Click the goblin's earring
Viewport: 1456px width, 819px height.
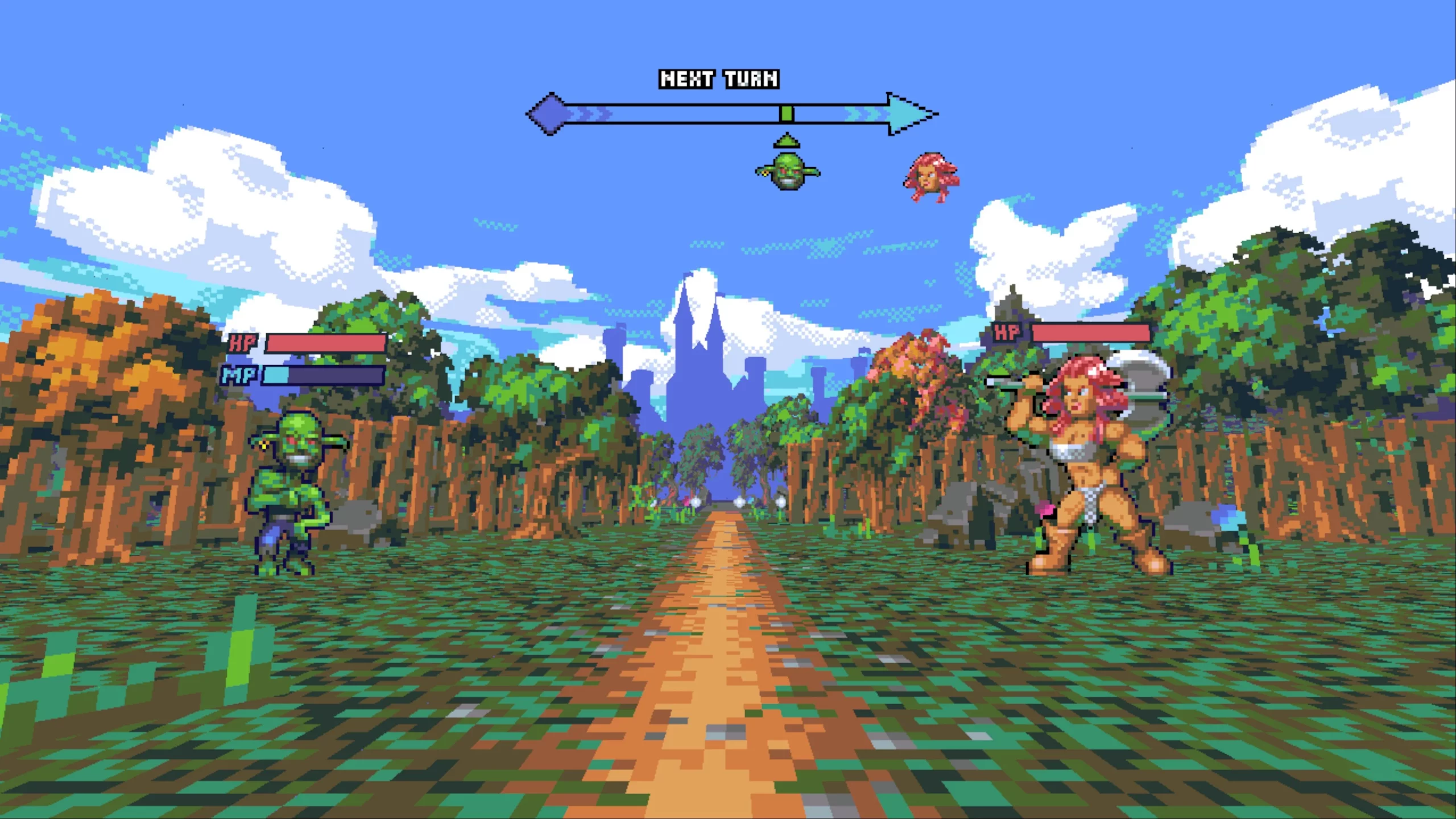[x=263, y=446]
